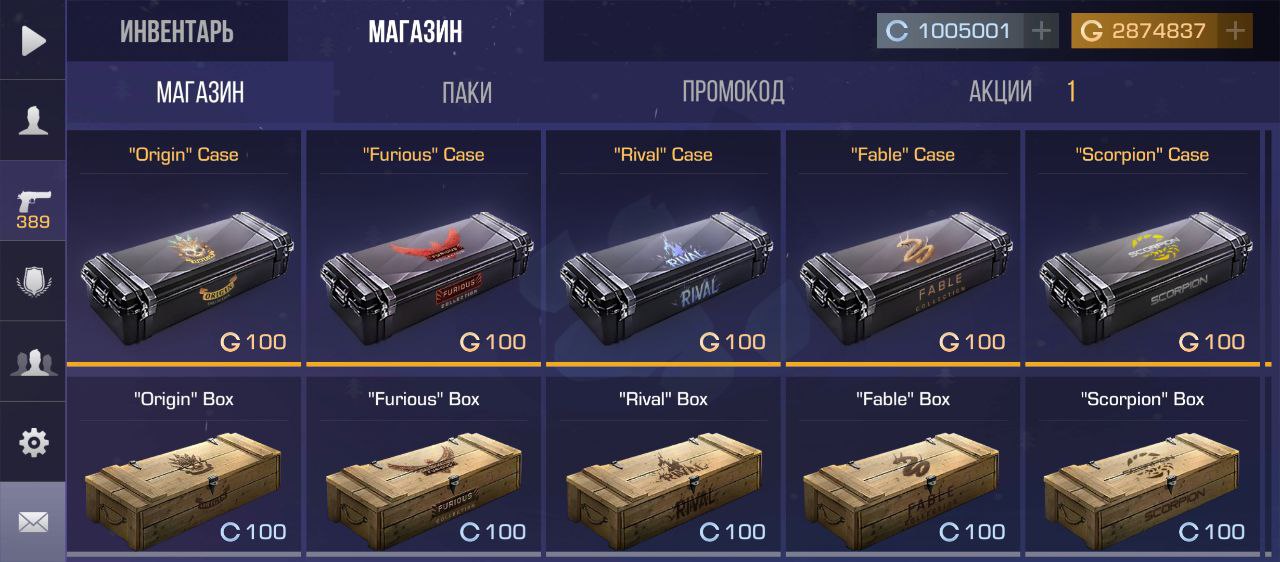Screen dimensions: 1280x562
Task: Click the play arrow icon in the sidebar
Action: [x=33, y=40]
